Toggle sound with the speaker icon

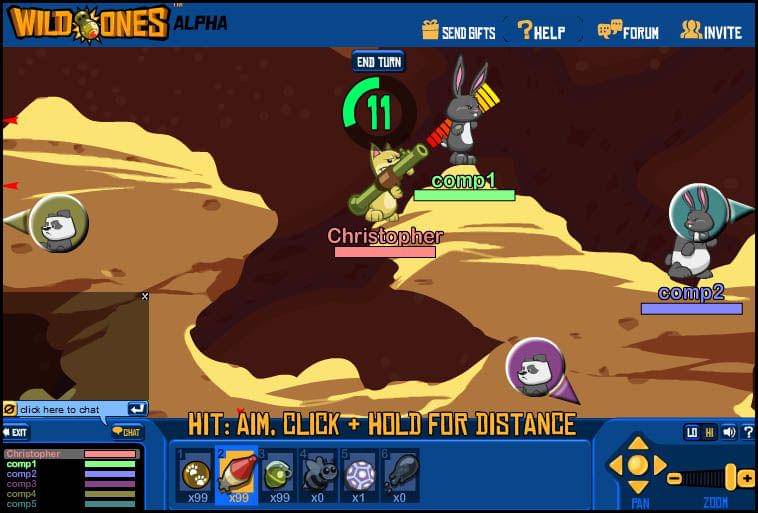pos(729,433)
